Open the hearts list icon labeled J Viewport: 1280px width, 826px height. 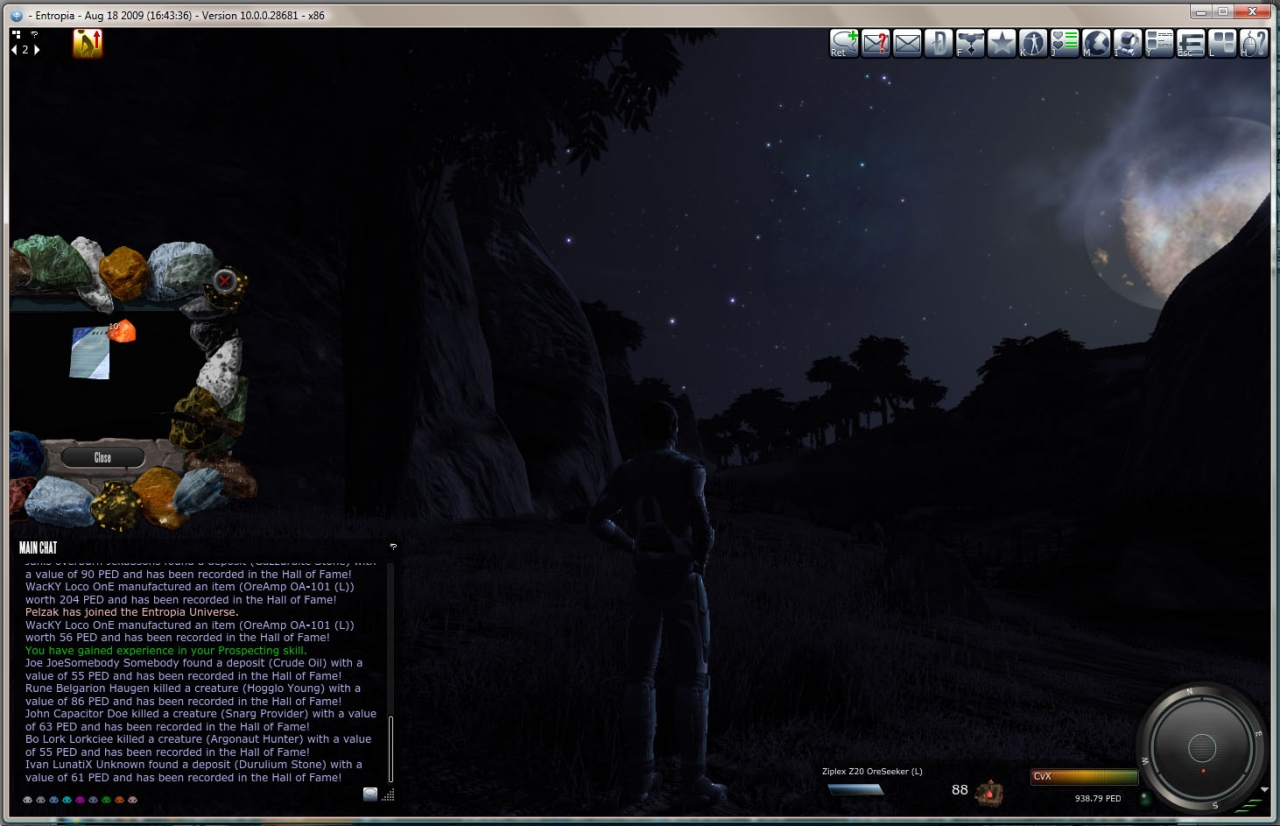click(1064, 43)
